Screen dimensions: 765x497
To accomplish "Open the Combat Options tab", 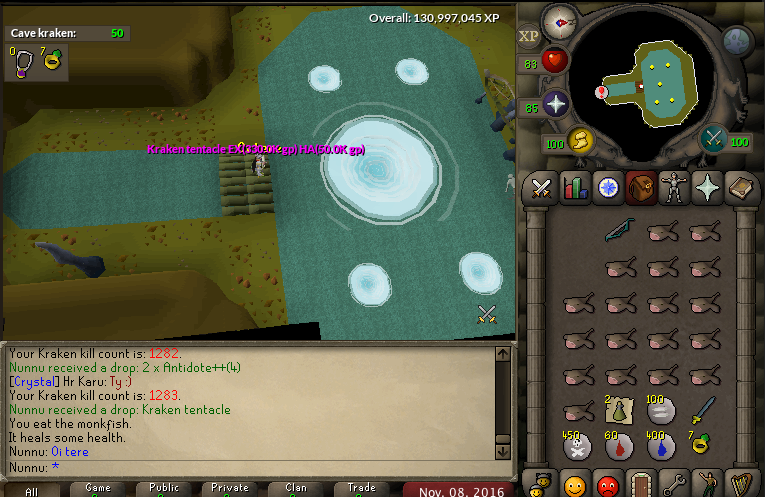I will (x=542, y=187).
